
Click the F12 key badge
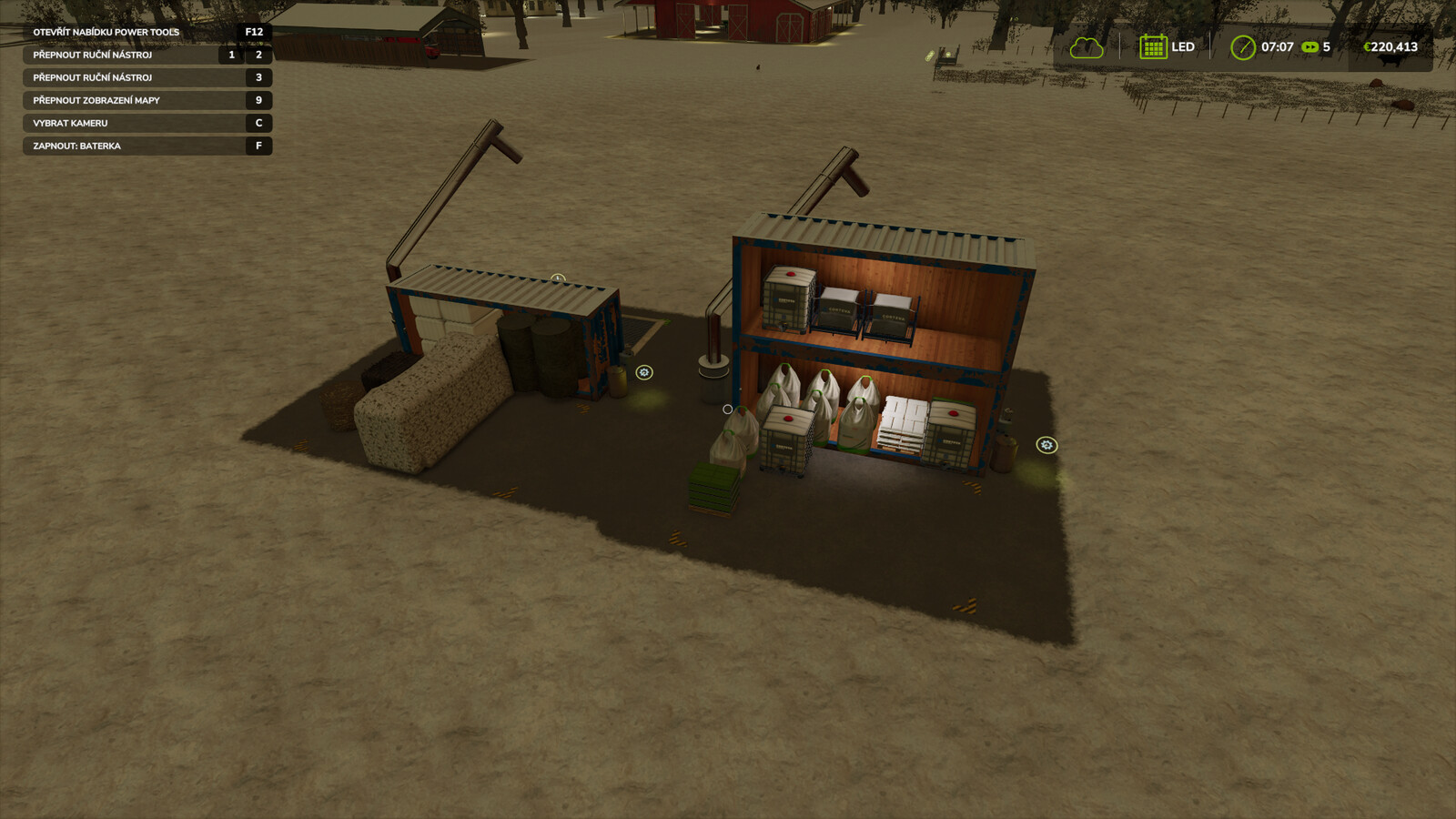tap(256, 31)
